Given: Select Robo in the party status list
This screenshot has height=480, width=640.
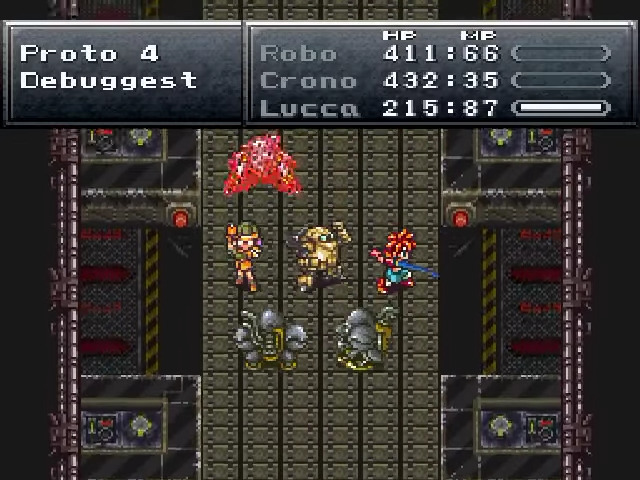Looking at the screenshot, I should pyautogui.click(x=298, y=53).
